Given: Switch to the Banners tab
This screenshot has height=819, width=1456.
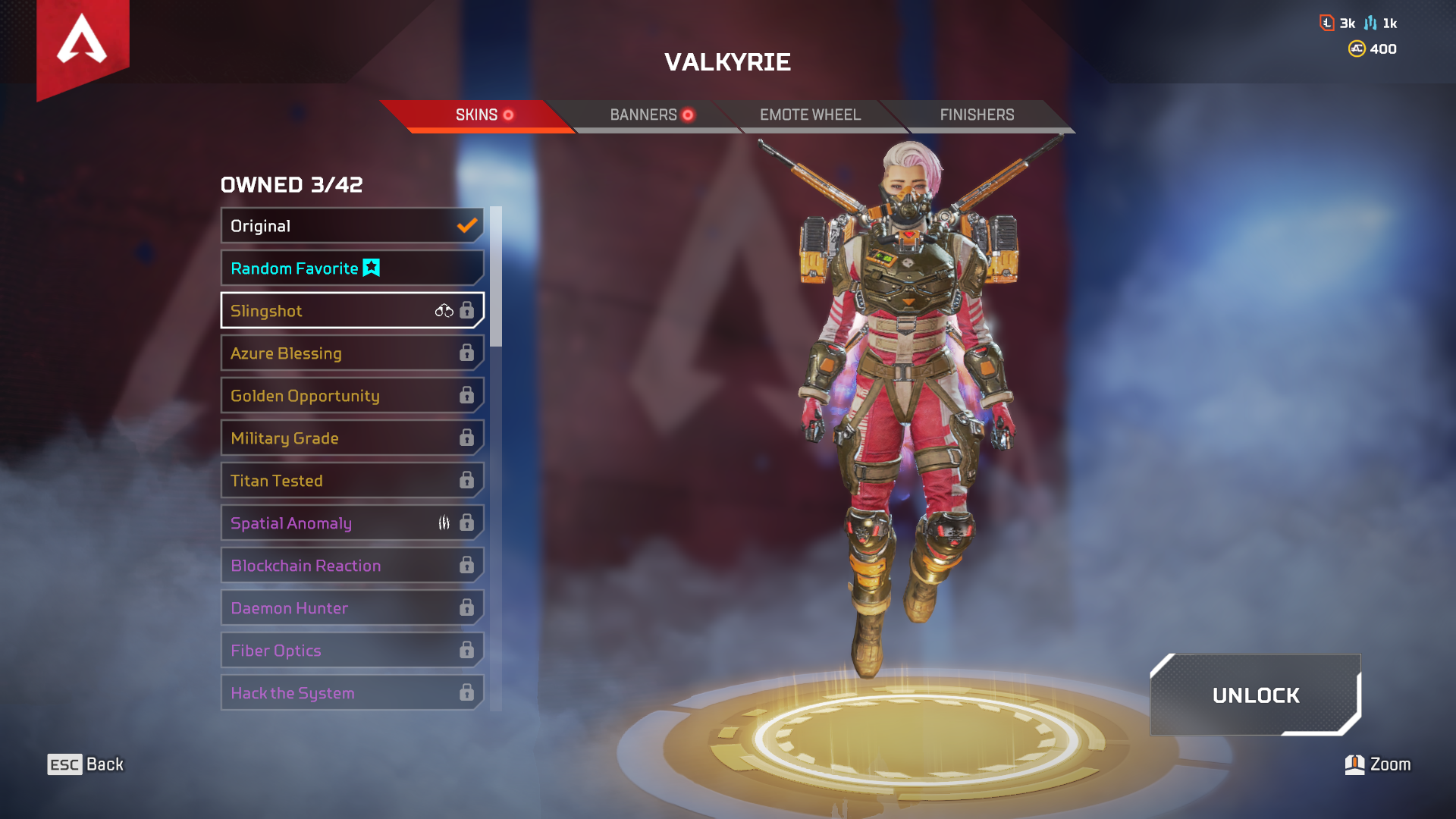Looking at the screenshot, I should pos(643,115).
